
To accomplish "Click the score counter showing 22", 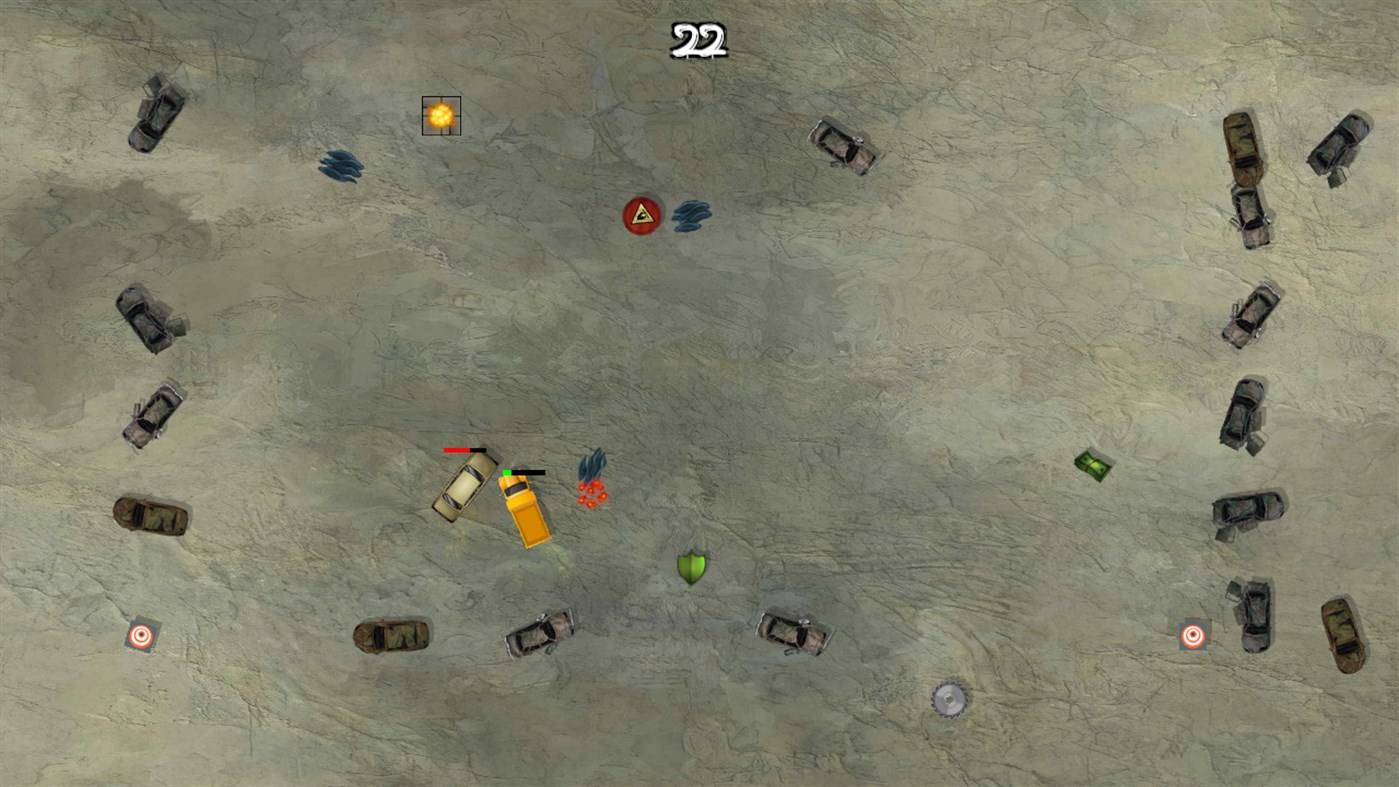I will [x=697, y=40].
